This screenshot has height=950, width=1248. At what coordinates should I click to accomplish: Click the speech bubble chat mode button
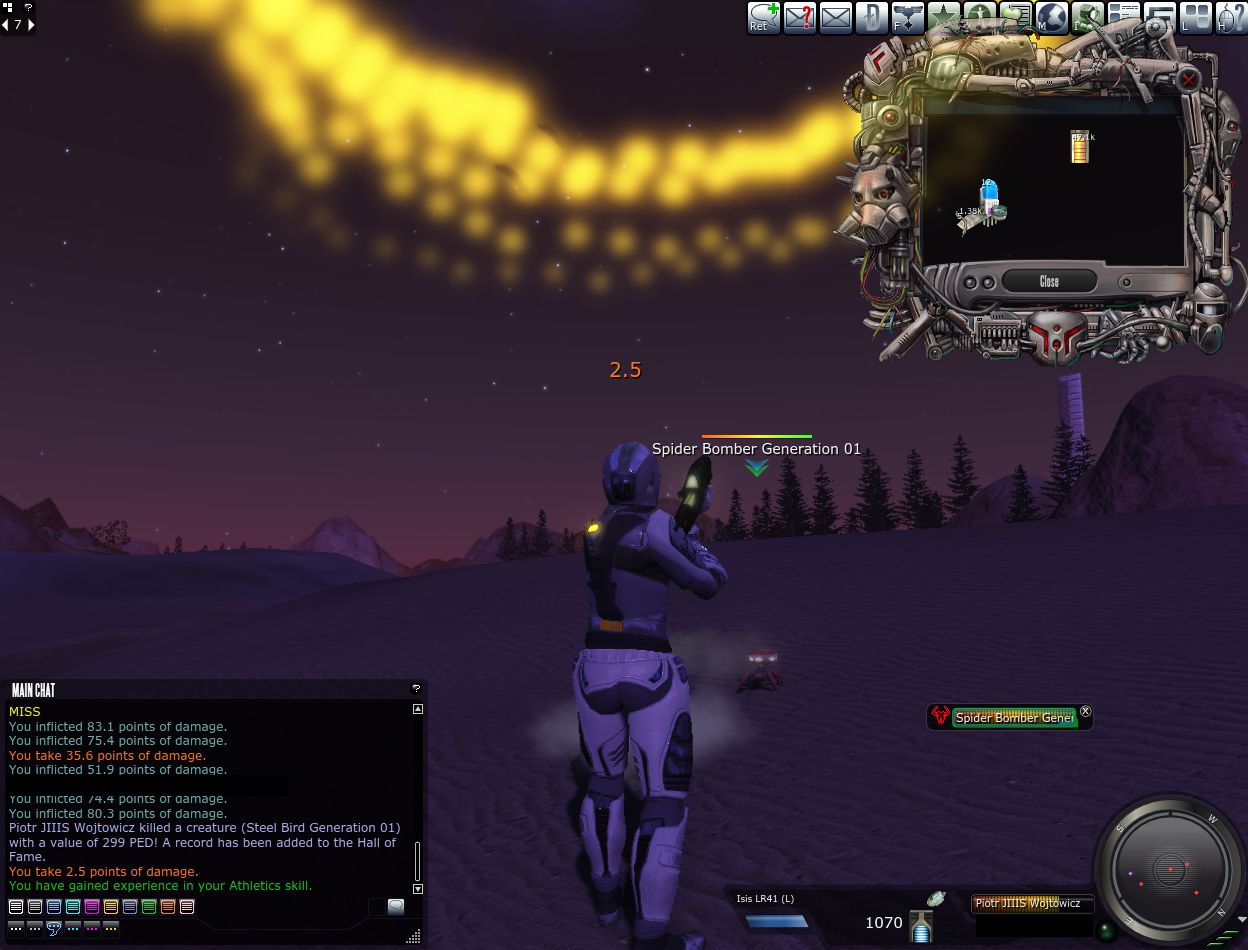(x=54, y=928)
